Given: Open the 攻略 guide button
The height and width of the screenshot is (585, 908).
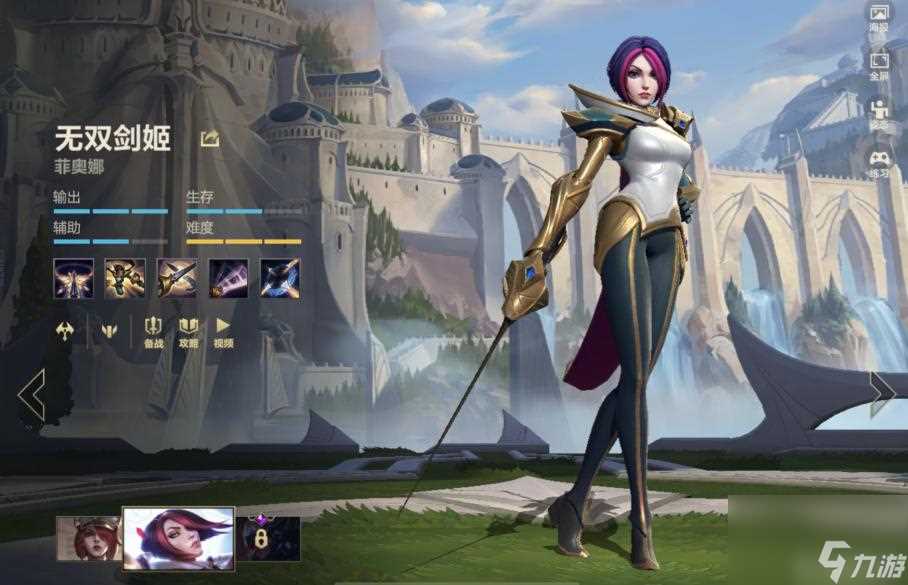Looking at the screenshot, I should coord(188,331).
